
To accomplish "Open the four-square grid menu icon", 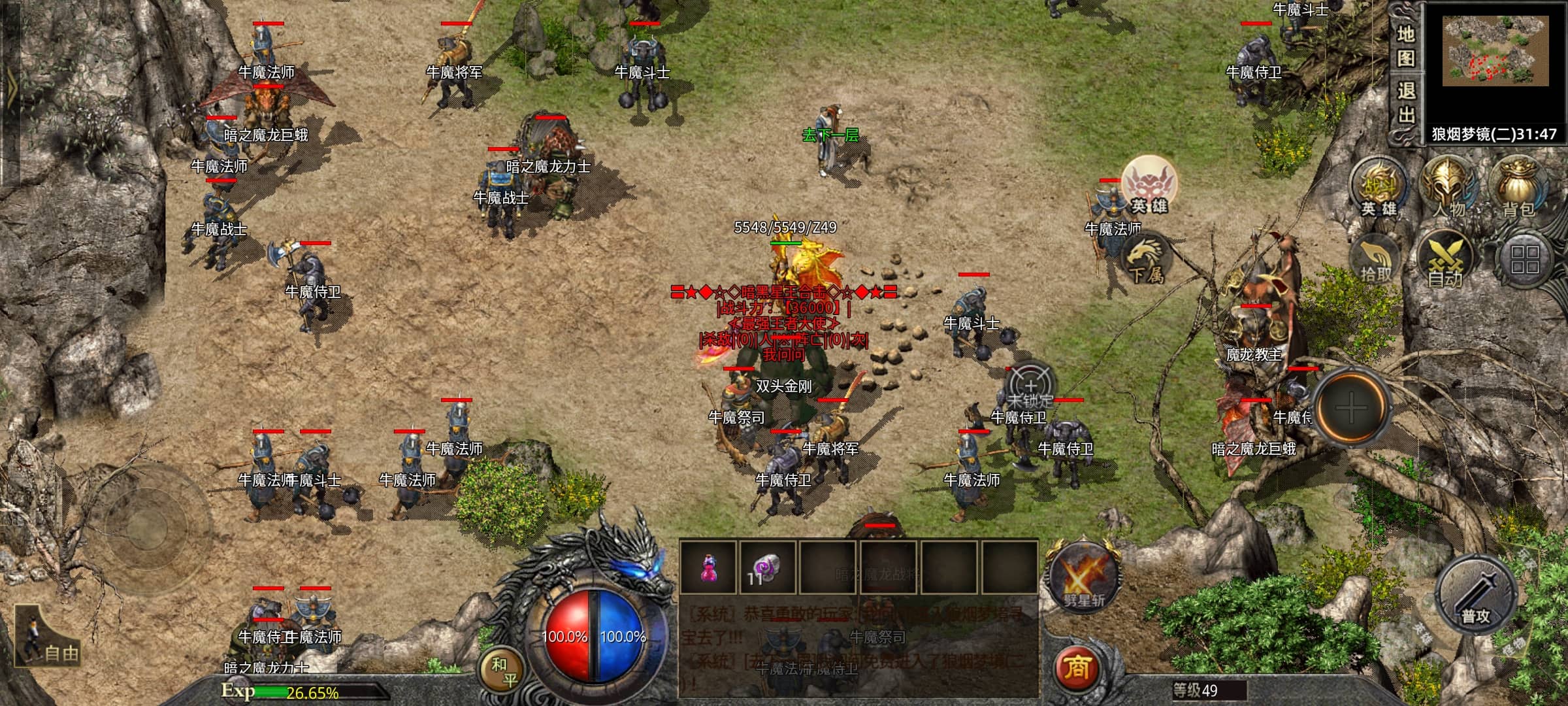I will [1524, 260].
